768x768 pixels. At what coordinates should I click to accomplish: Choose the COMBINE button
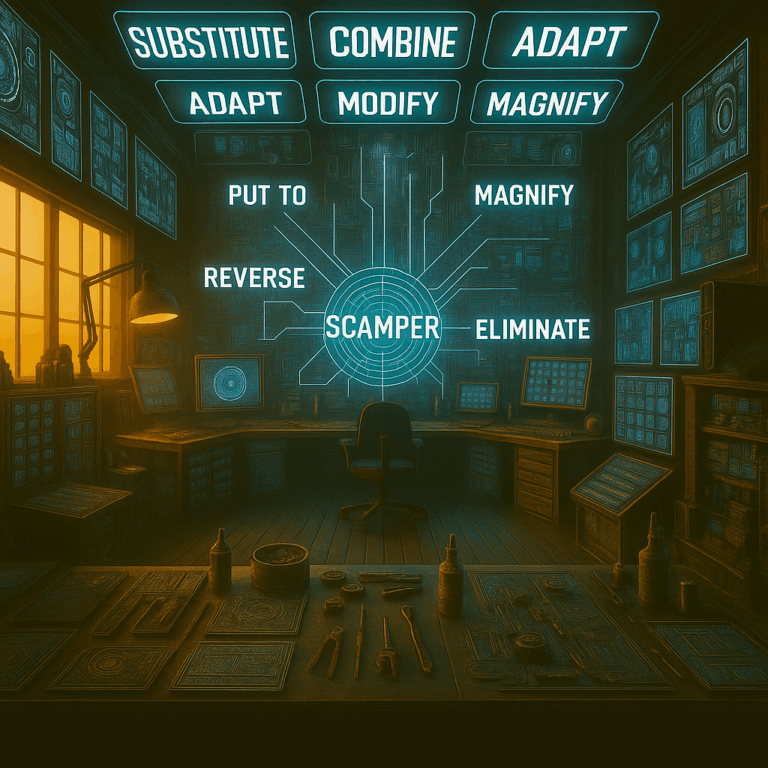[x=393, y=42]
